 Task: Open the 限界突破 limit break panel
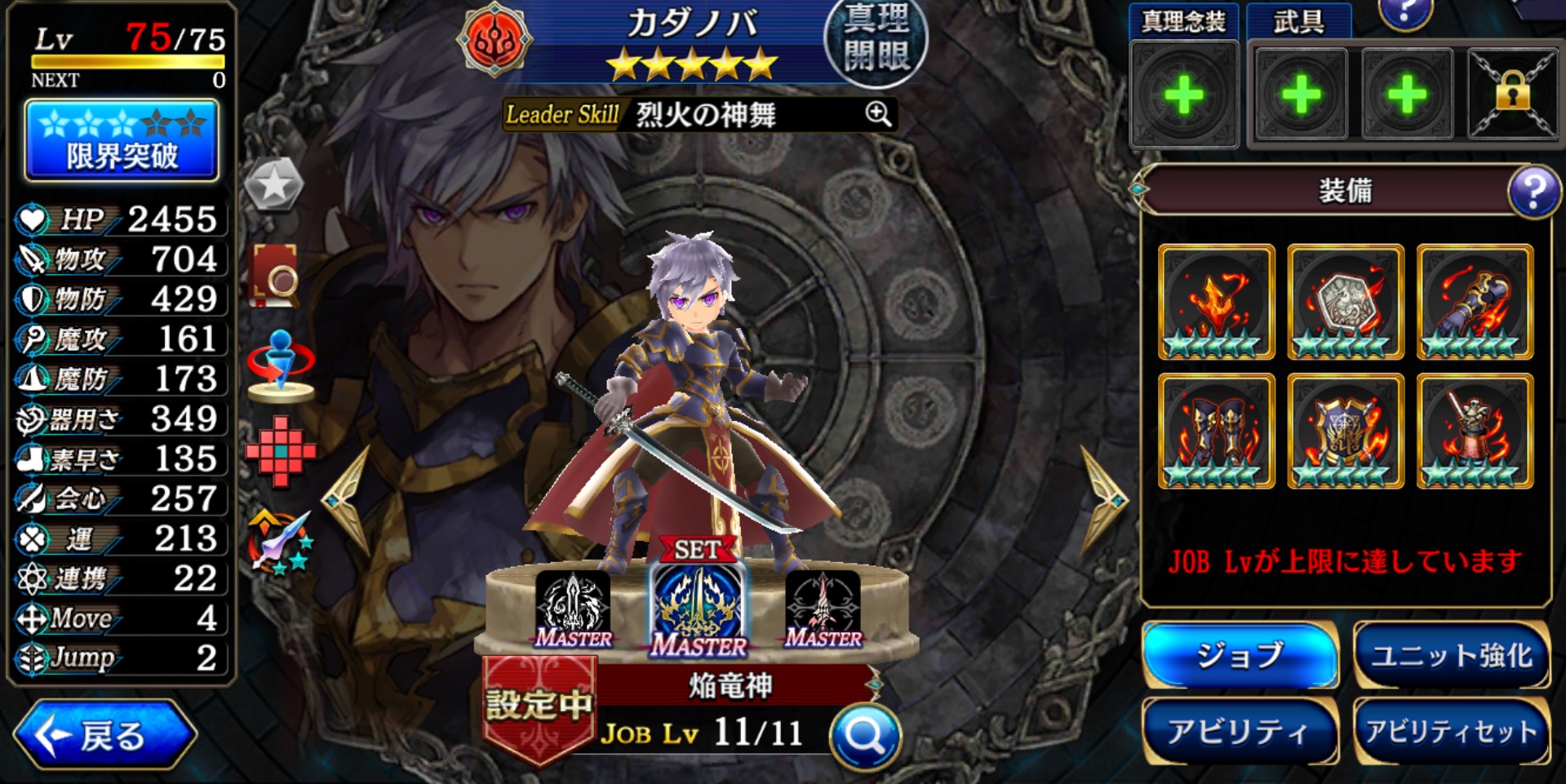[x=122, y=140]
